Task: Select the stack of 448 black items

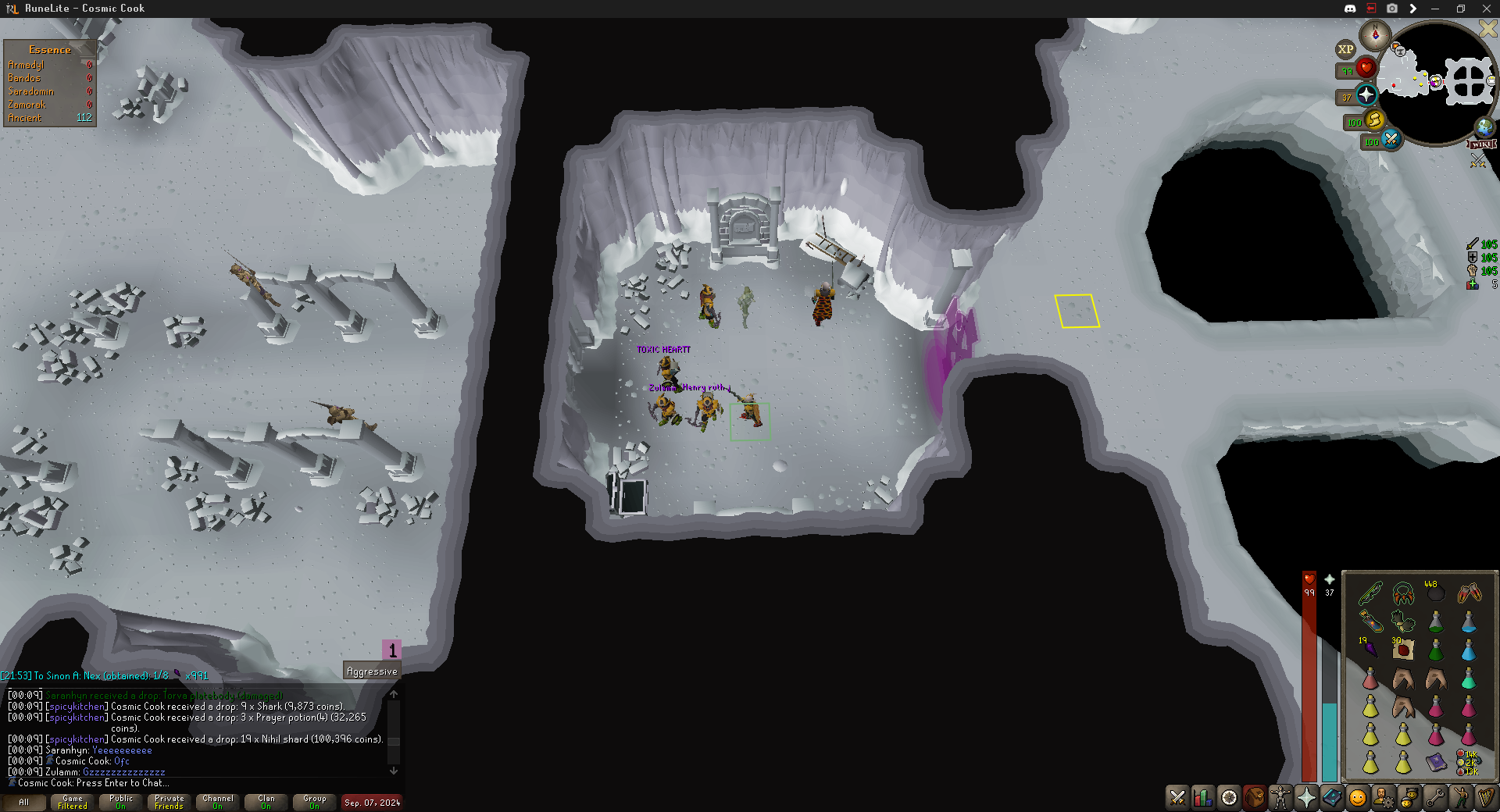Action: [x=1436, y=593]
